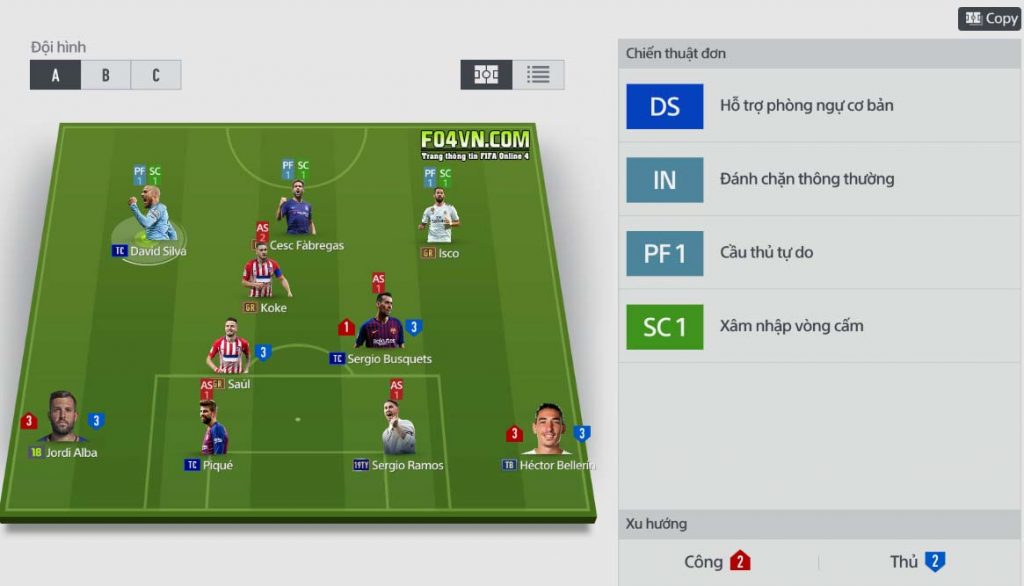The width and height of the screenshot is (1024, 586).
Task: Pick Saúl from the formation
Action: (229, 353)
